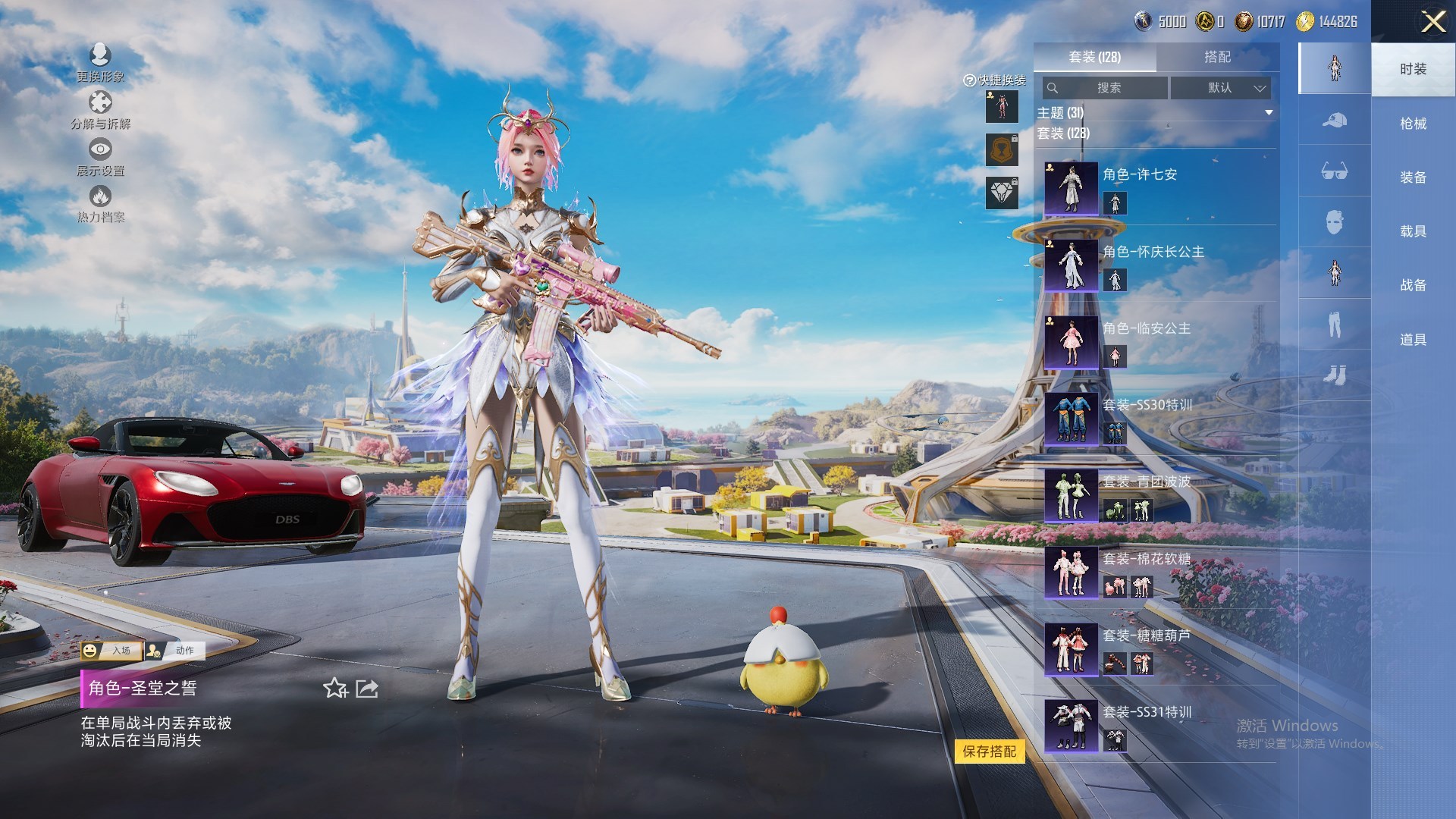Open the 枪械 firearms category

coord(1413,124)
